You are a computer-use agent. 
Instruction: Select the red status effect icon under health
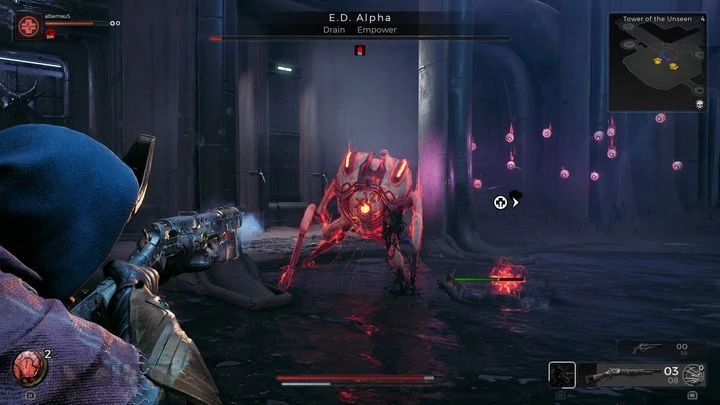tap(51, 33)
